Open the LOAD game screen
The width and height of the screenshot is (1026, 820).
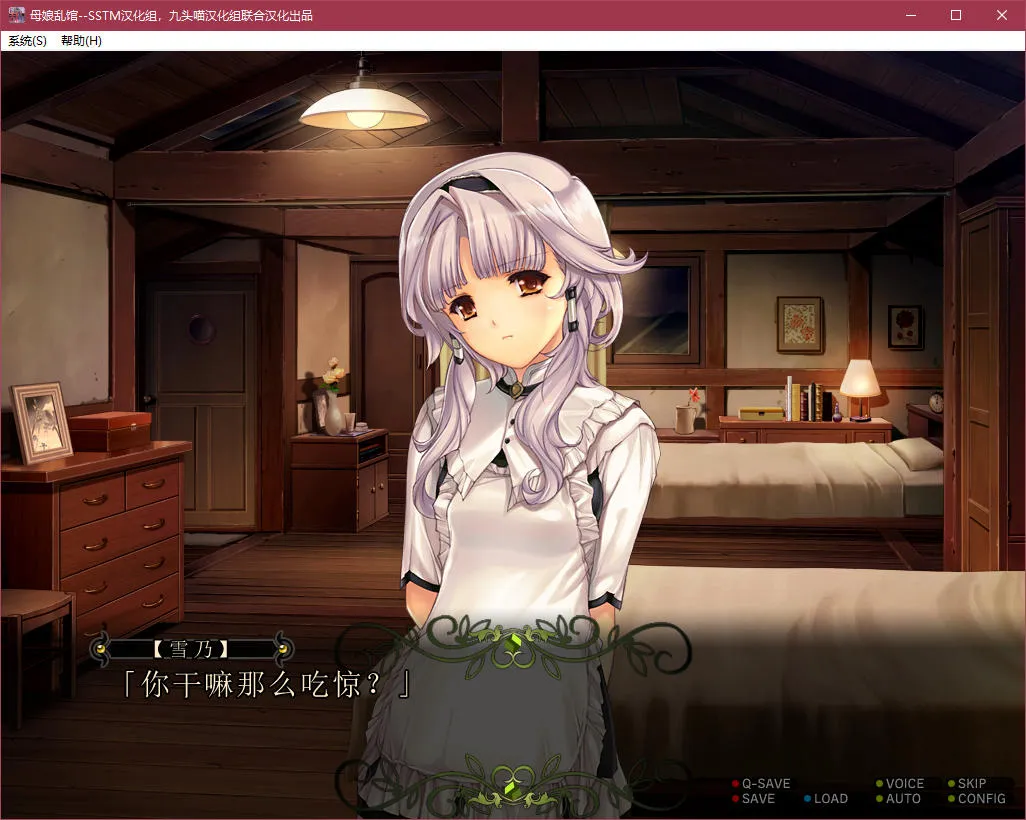tap(830, 799)
